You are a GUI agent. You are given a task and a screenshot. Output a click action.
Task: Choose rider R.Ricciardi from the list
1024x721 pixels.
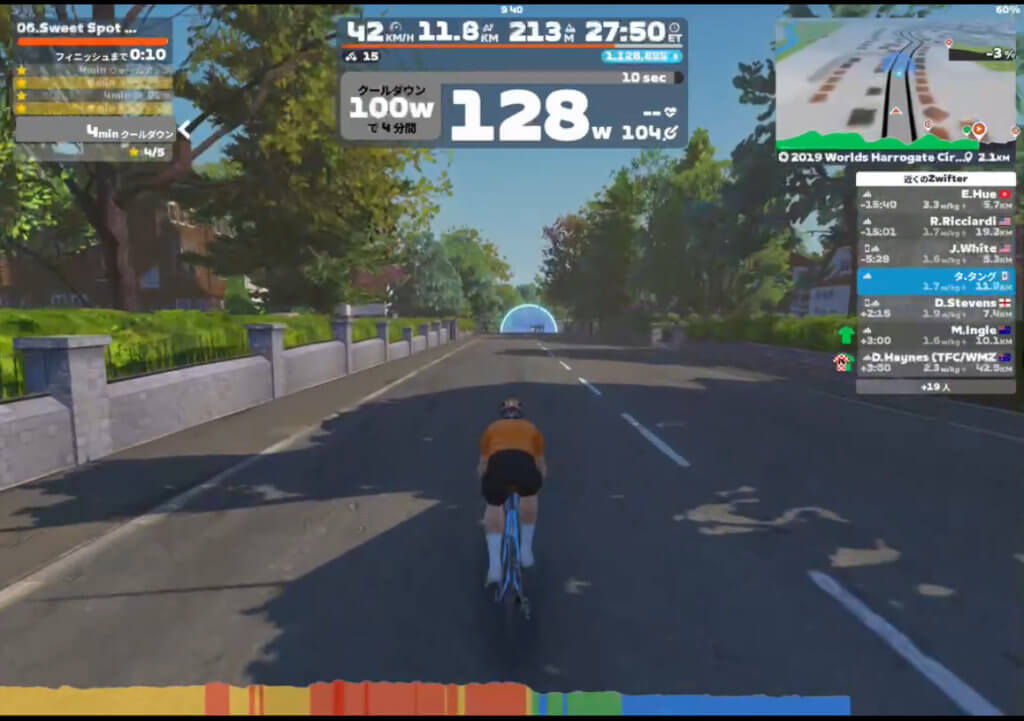click(935, 226)
